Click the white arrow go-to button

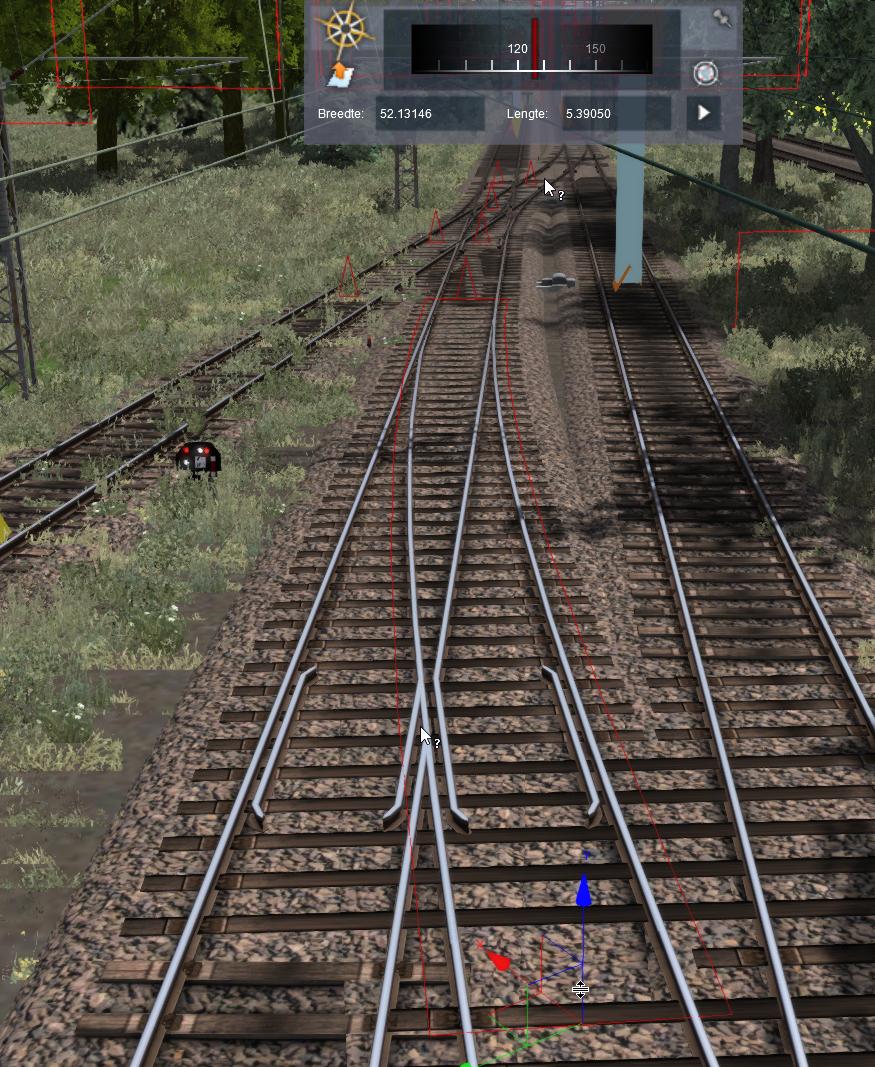(704, 113)
